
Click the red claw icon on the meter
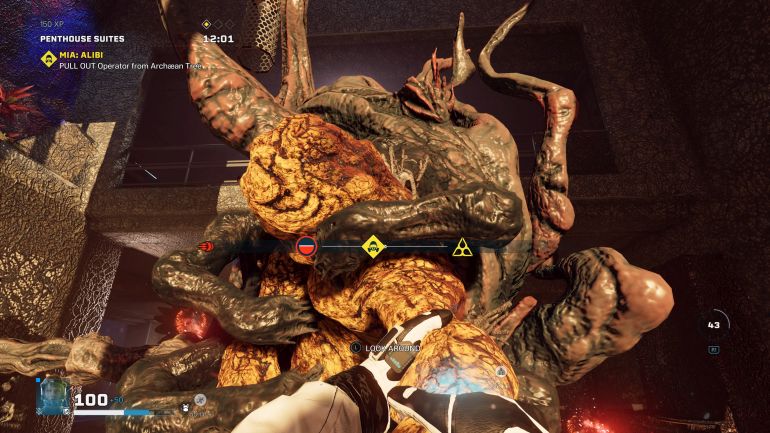point(207,246)
